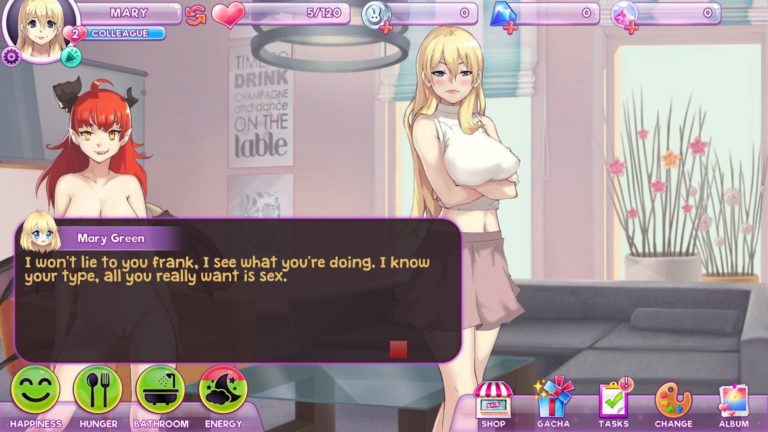Click Mary's portrait avatar at top
Screen dimensions: 768x432
point(42,28)
